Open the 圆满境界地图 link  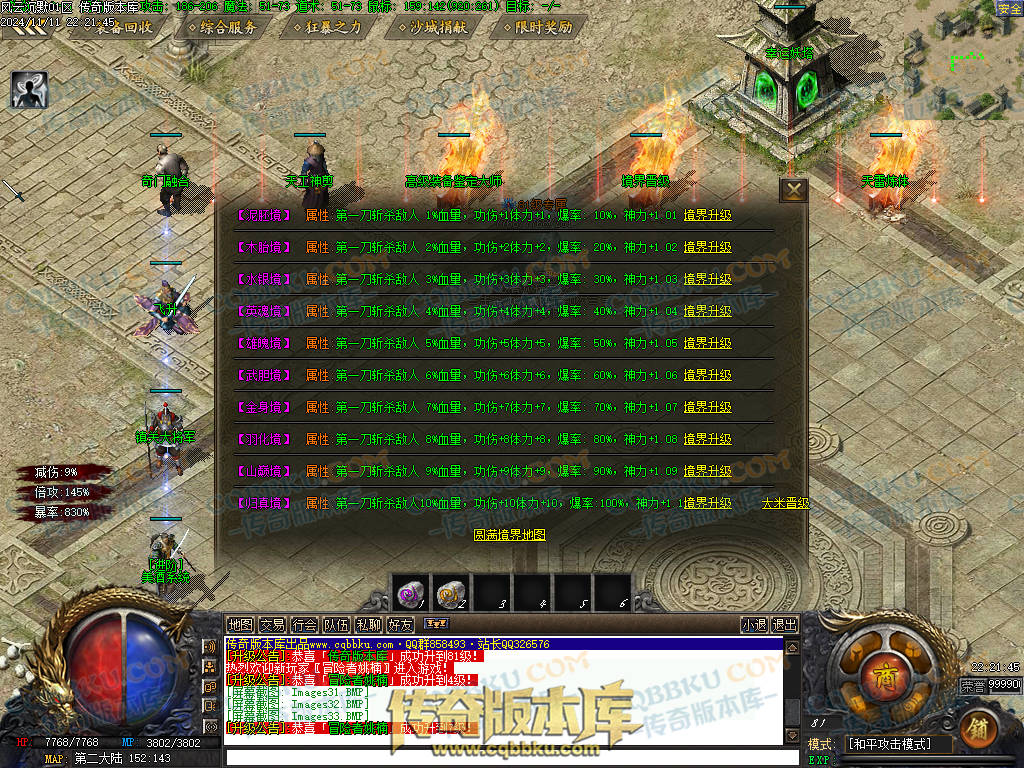pos(509,535)
